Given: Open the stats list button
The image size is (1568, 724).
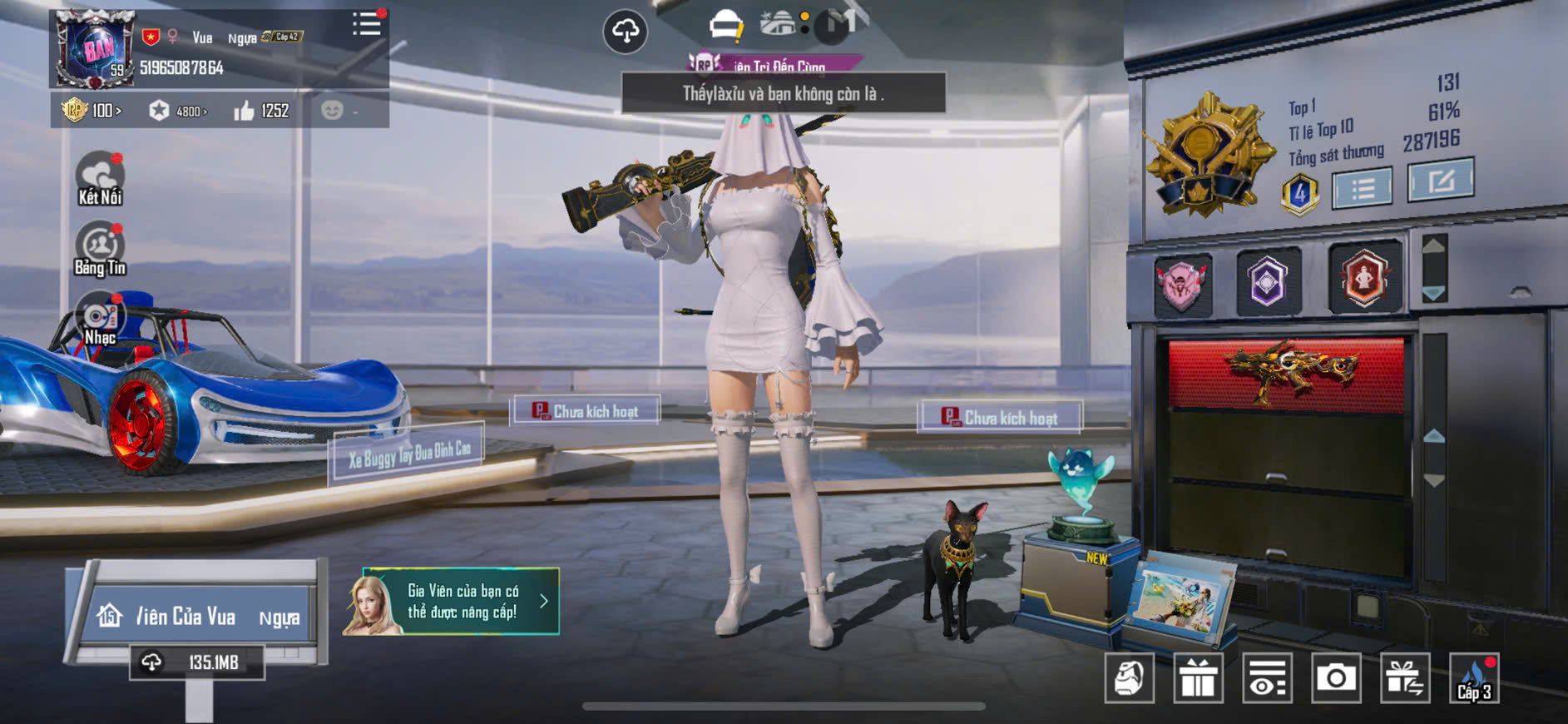Looking at the screenshot, I should tap(1362, 188).
